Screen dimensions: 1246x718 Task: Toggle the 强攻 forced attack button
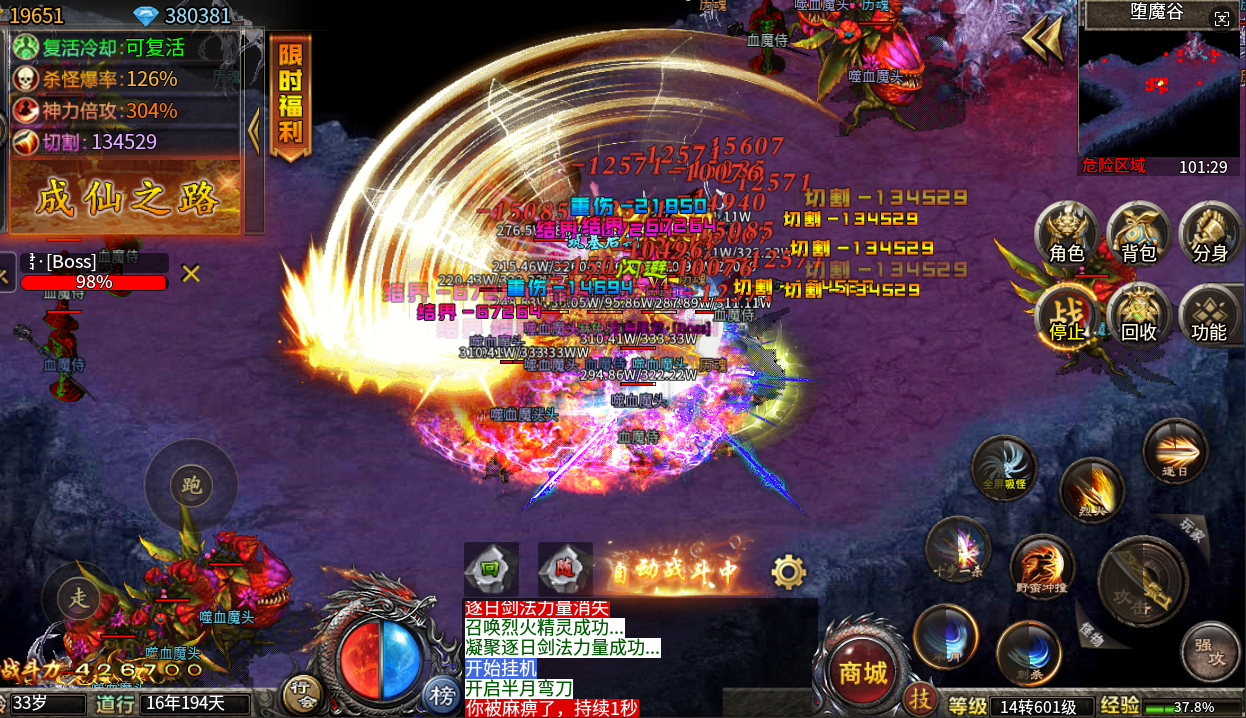pyautogui.click(x=1210, y=652)
